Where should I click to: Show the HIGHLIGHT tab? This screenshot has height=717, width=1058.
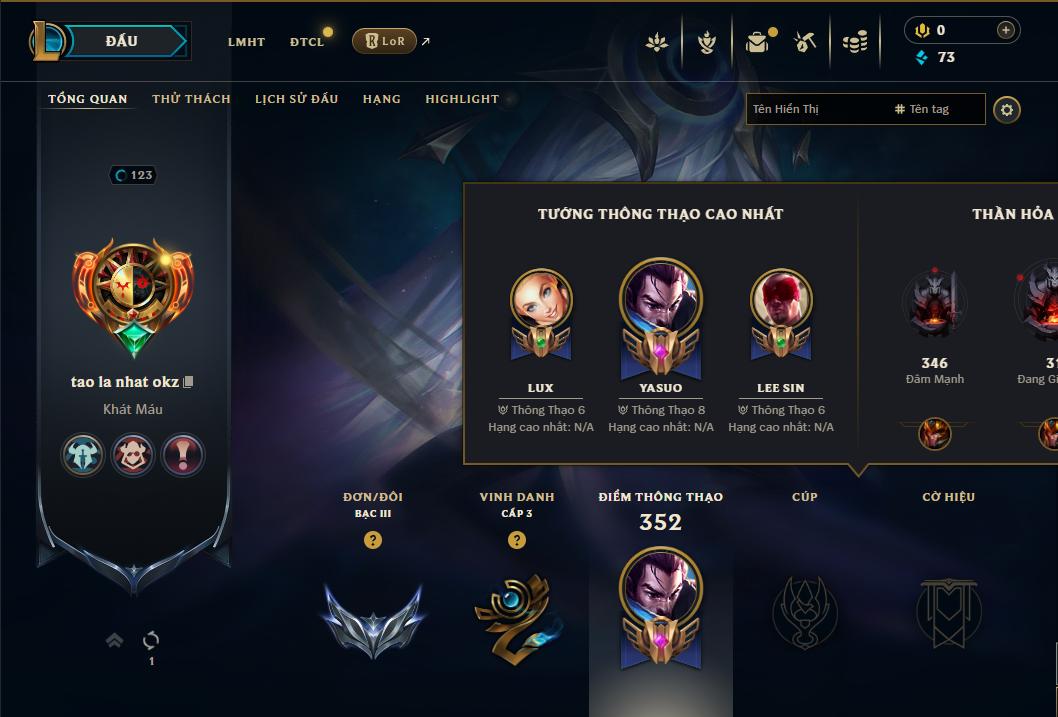[461, 99]
